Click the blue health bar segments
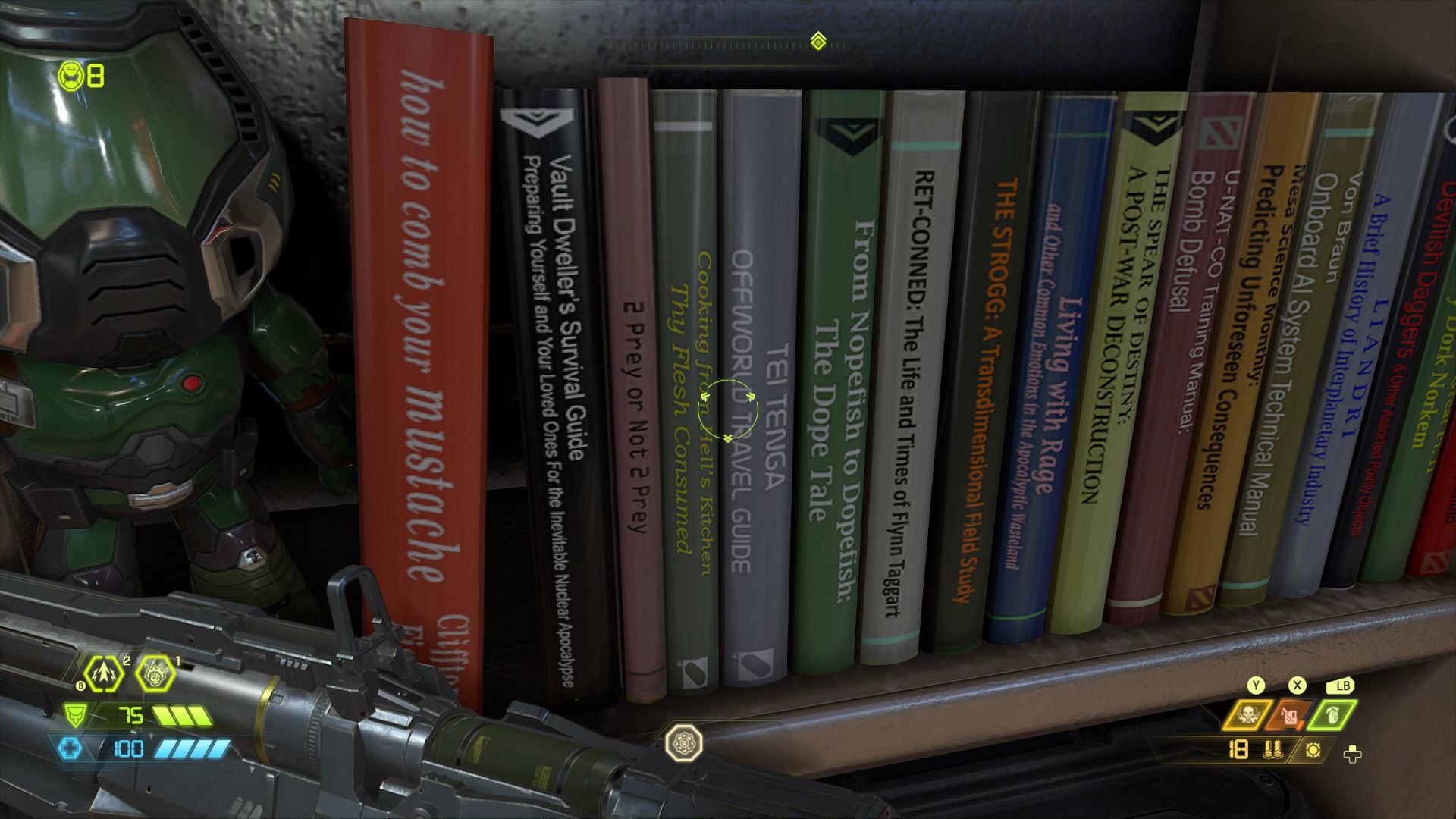This screenshot has width=1456, height=819. 193,748
